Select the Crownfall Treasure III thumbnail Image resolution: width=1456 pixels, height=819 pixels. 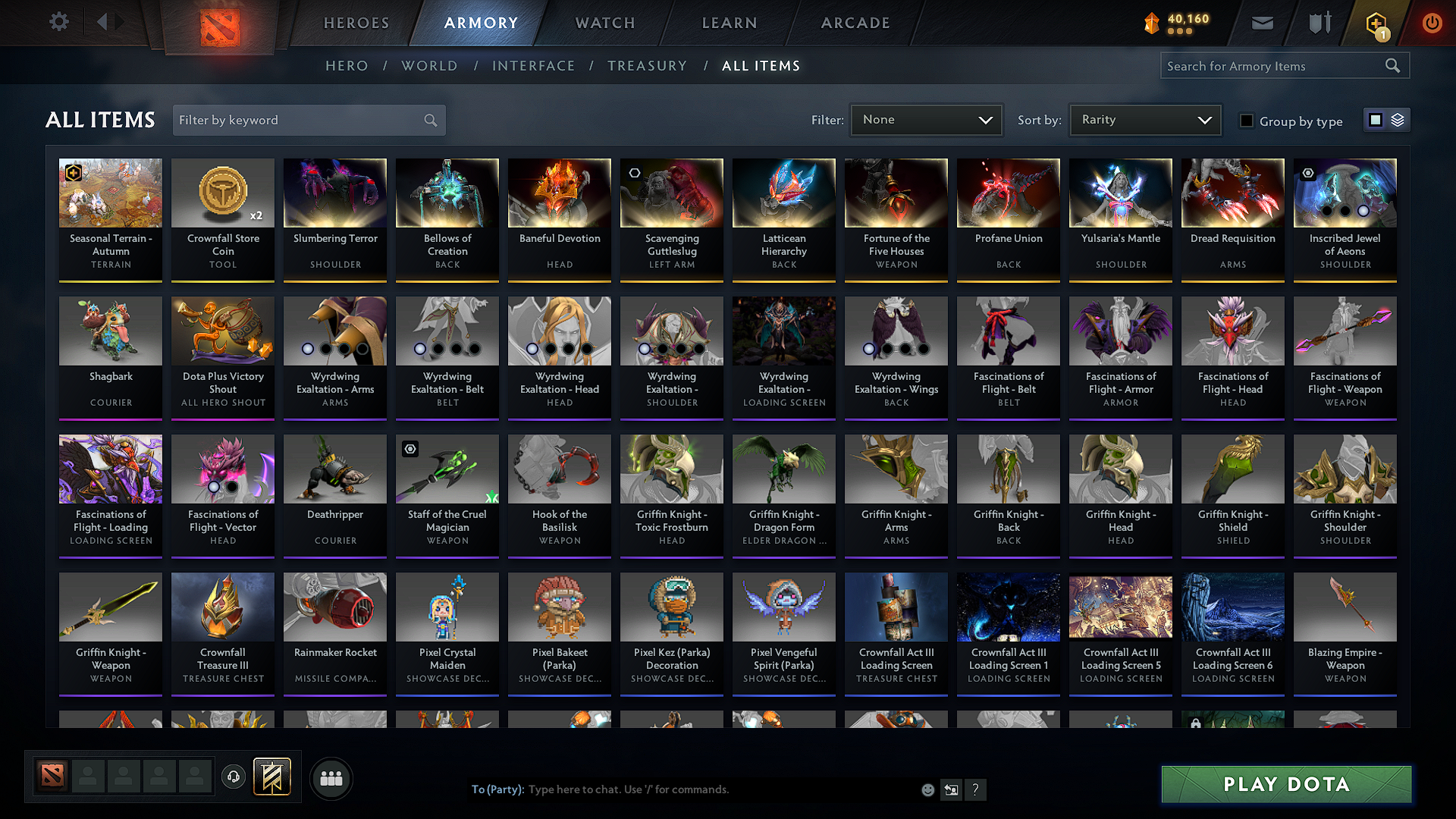click(x=222, y=607)
